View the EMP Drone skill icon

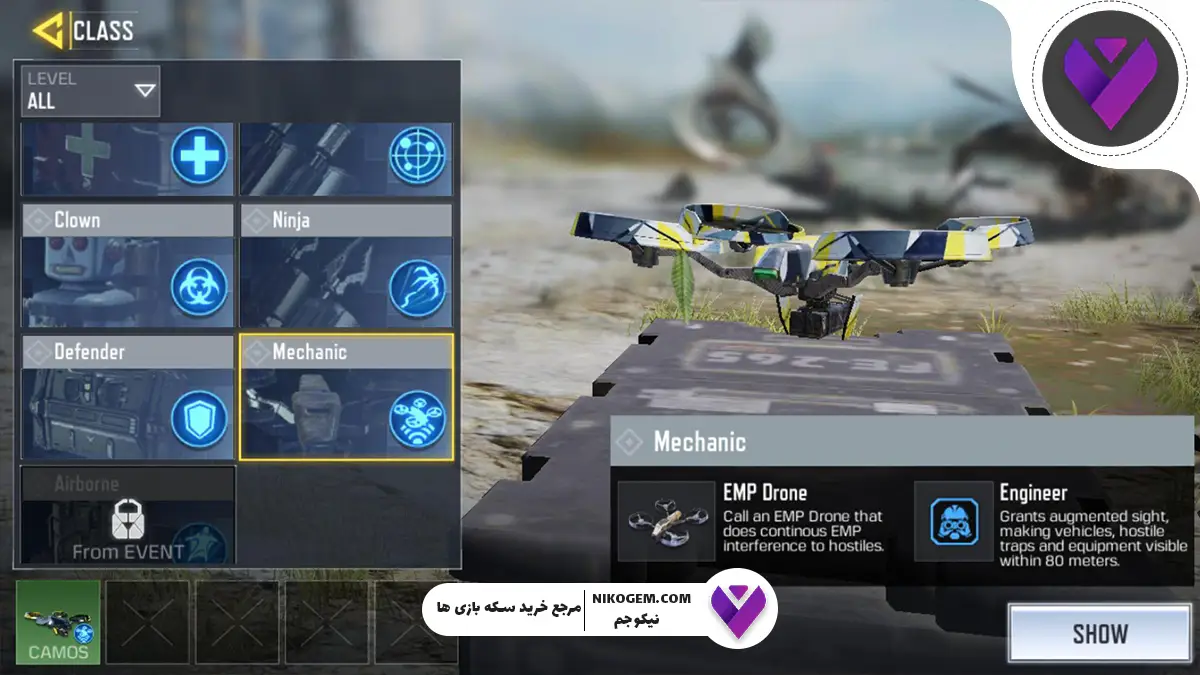point(661,521)
